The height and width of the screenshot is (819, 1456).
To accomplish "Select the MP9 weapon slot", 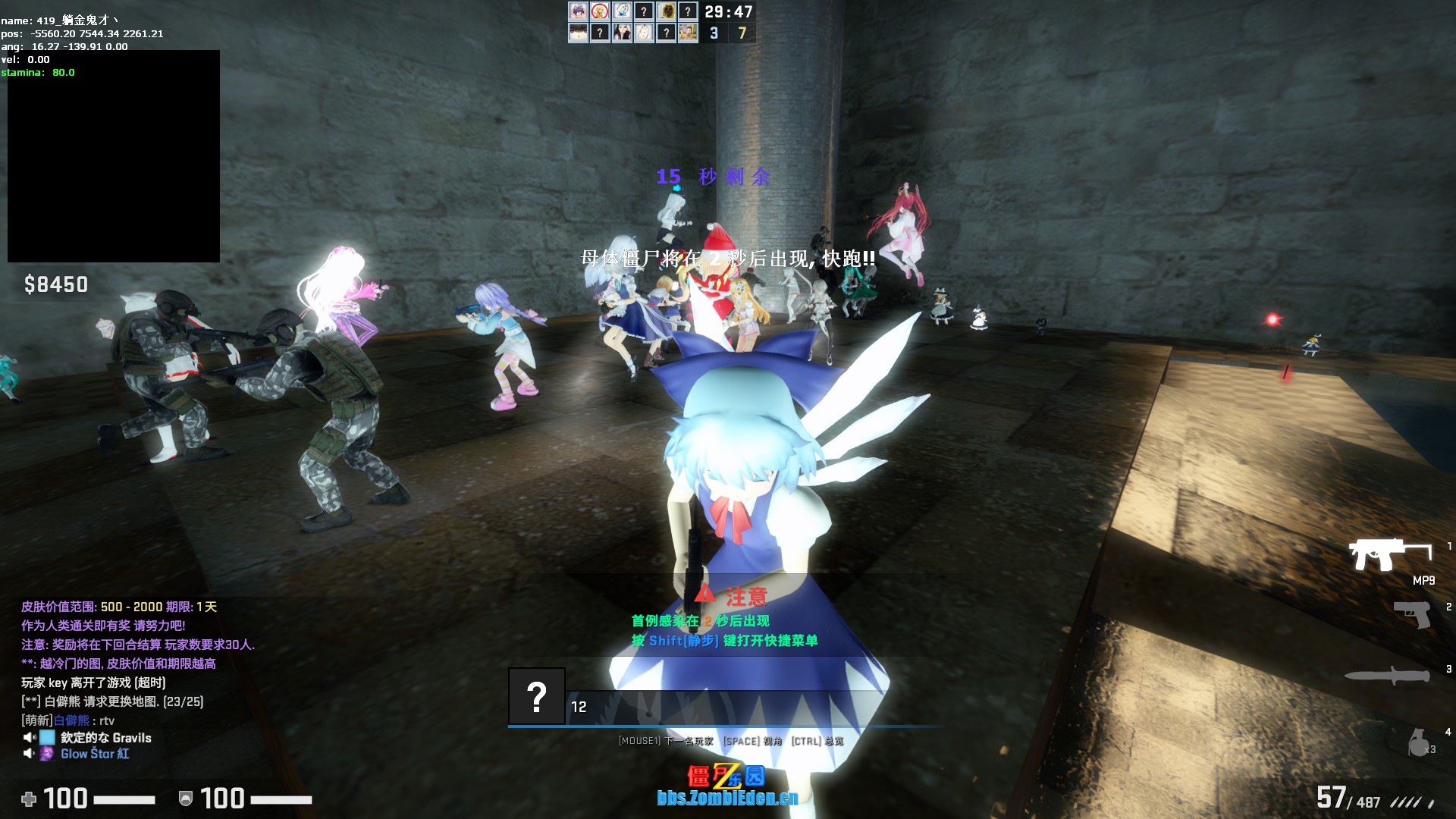I will 1389,557.
